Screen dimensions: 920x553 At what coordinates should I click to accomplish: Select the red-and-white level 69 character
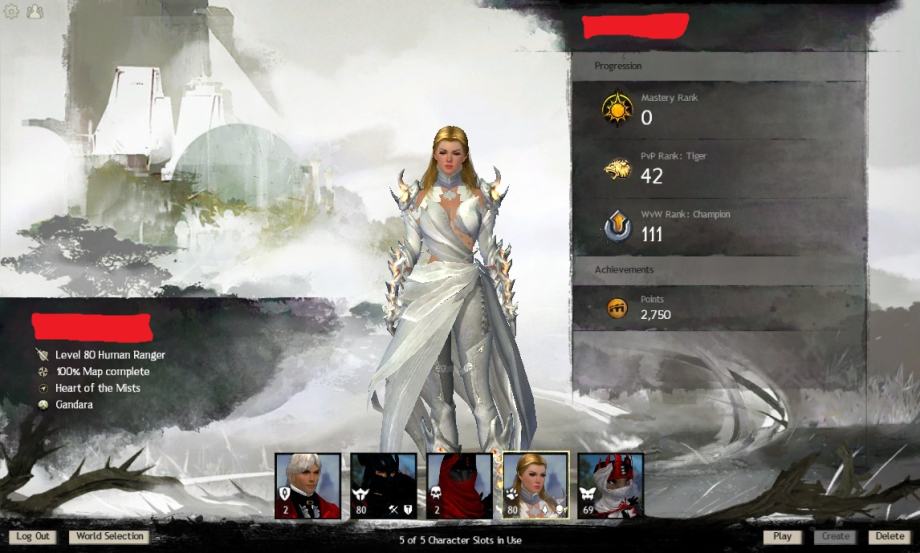pos(610,486)
